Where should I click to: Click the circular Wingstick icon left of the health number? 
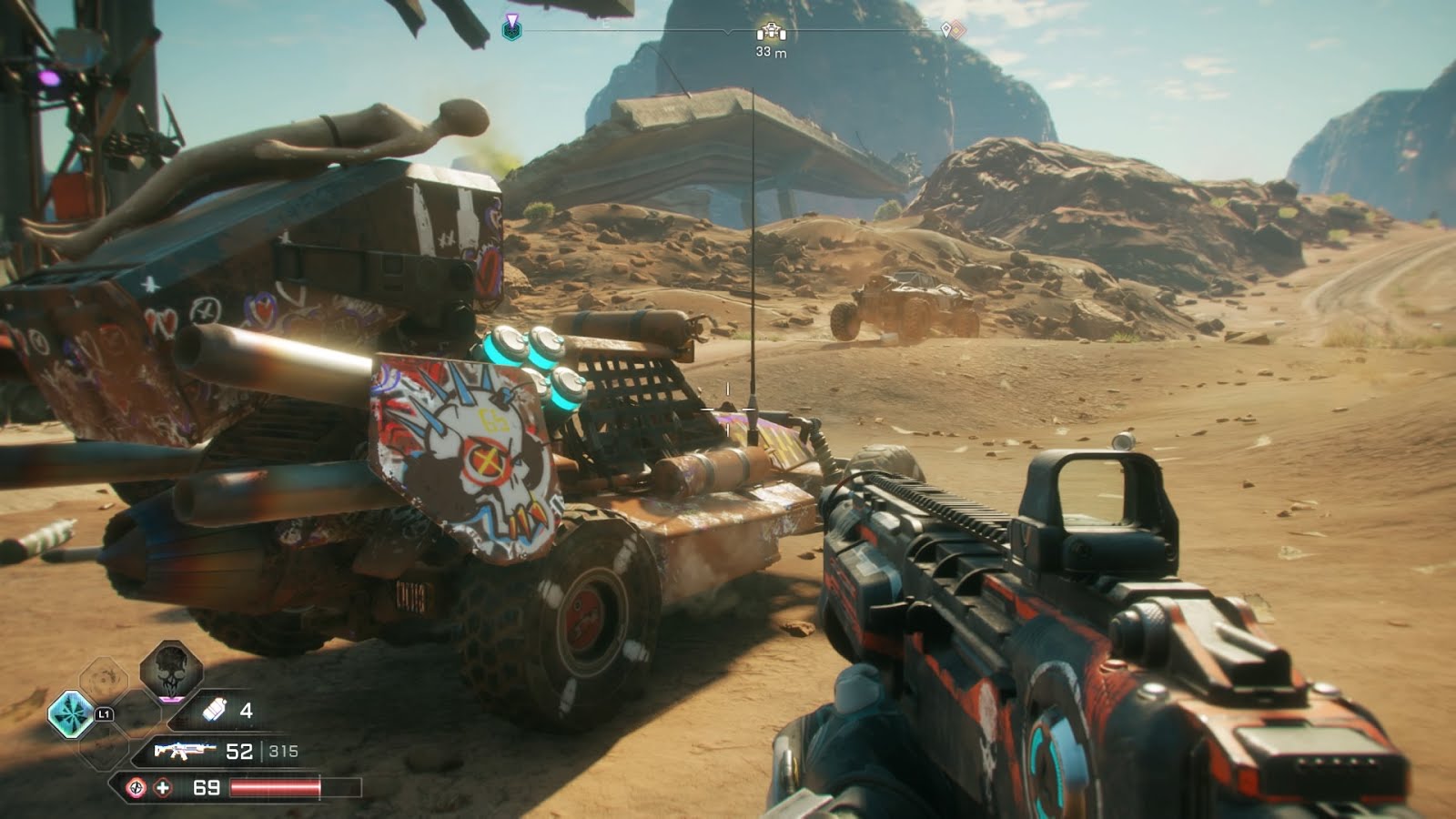click(x=136, y=788)
